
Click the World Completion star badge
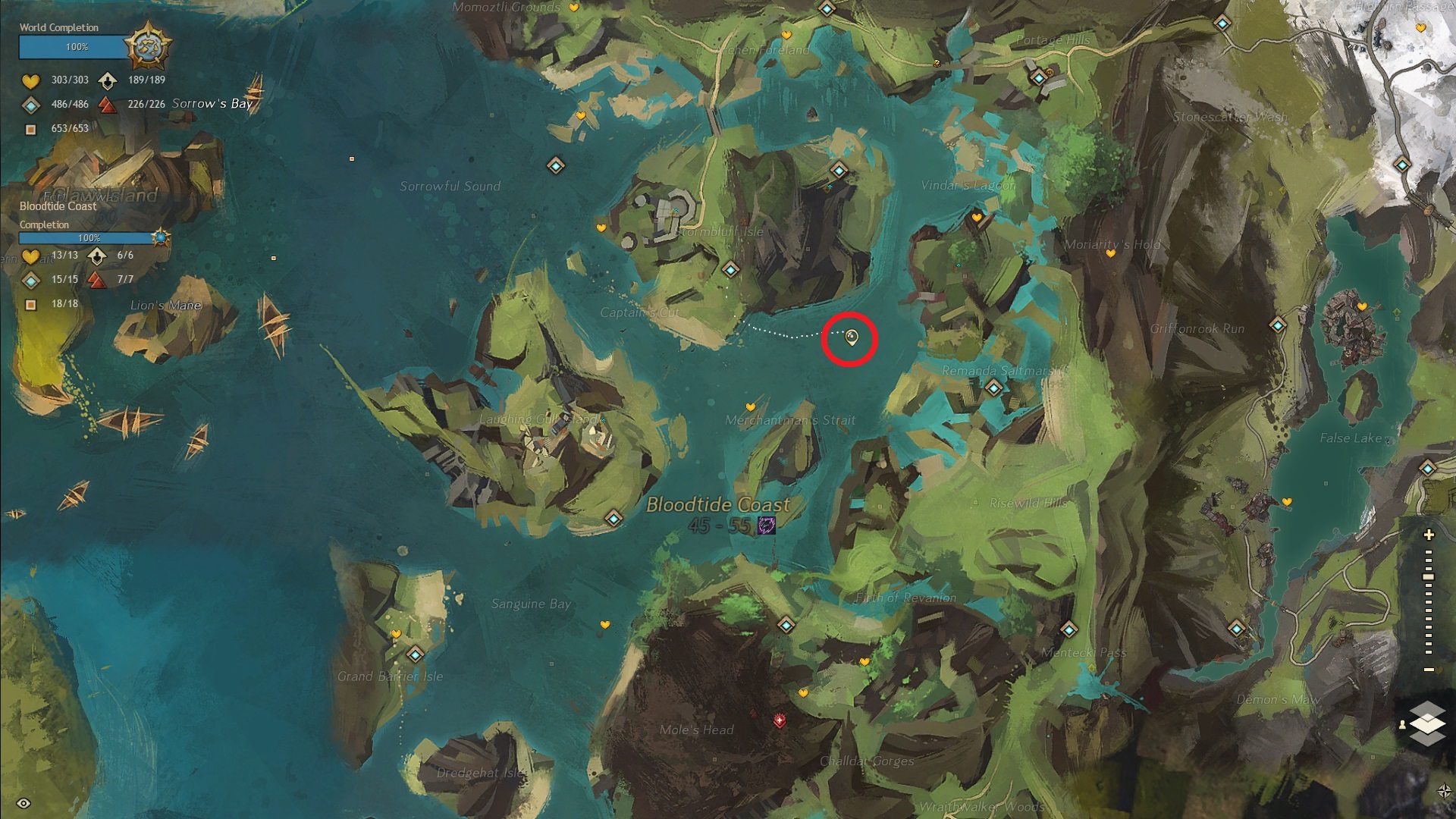[x=147, y=47]
